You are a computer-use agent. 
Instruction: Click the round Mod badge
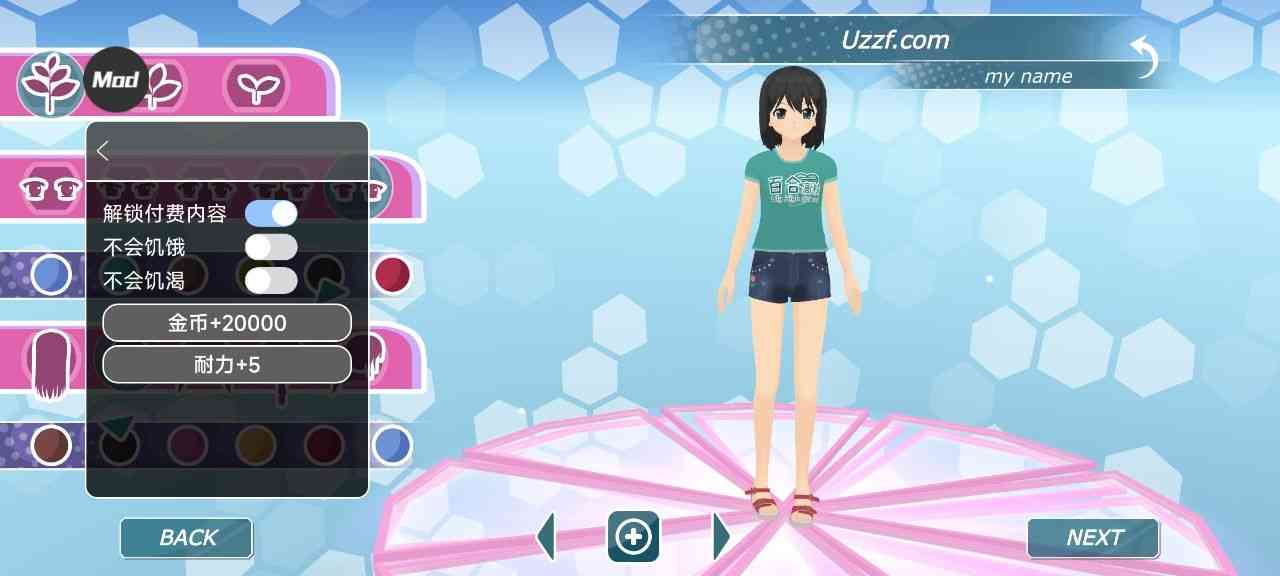coord(115,79)
